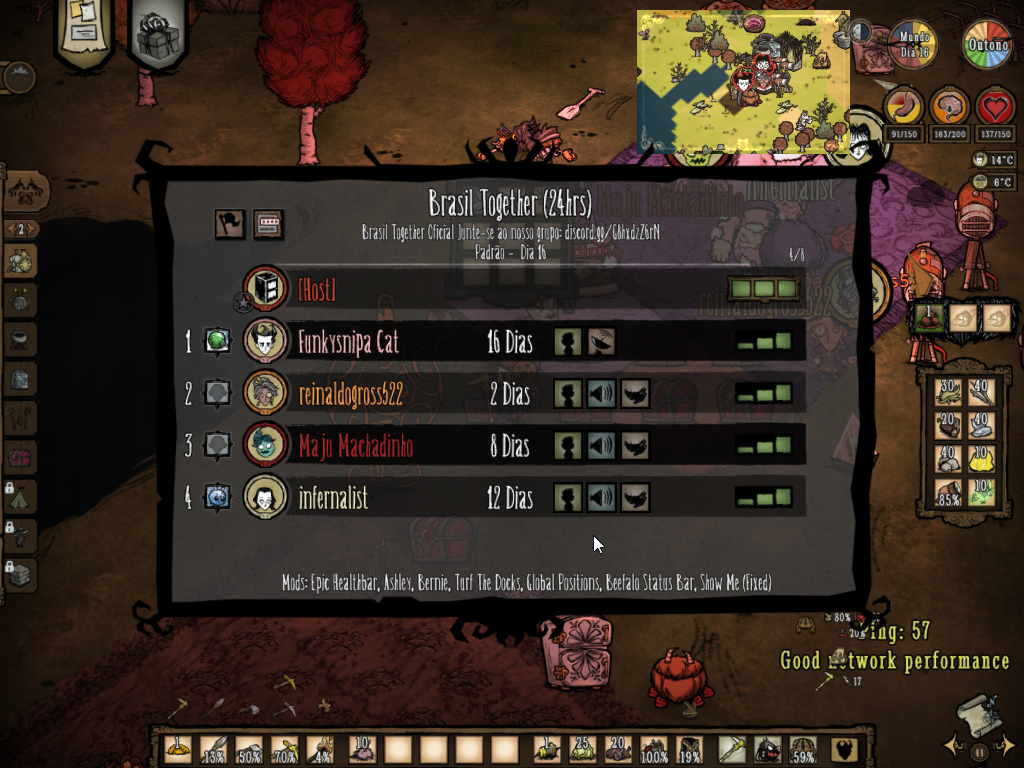
Task: Select the backpack slot with 40 rocks
Action: point(947,457)
